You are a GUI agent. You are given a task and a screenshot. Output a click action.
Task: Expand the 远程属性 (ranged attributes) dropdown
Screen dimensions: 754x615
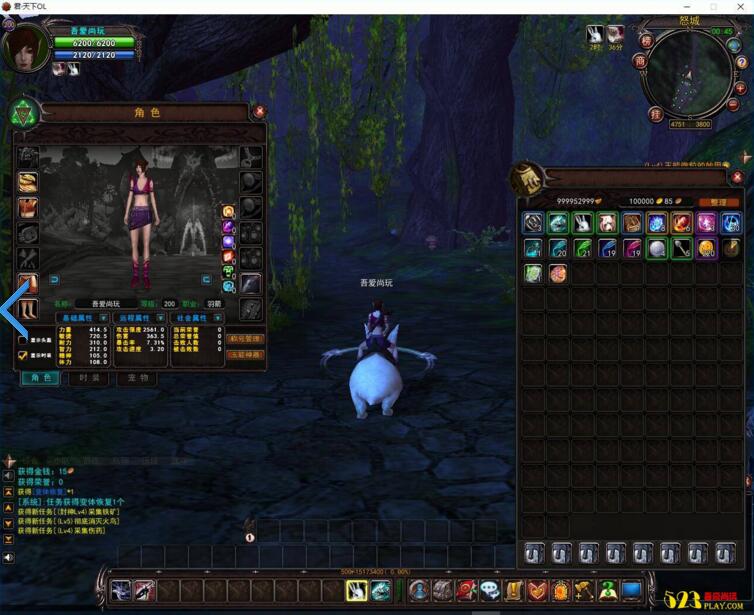[160, 318]
